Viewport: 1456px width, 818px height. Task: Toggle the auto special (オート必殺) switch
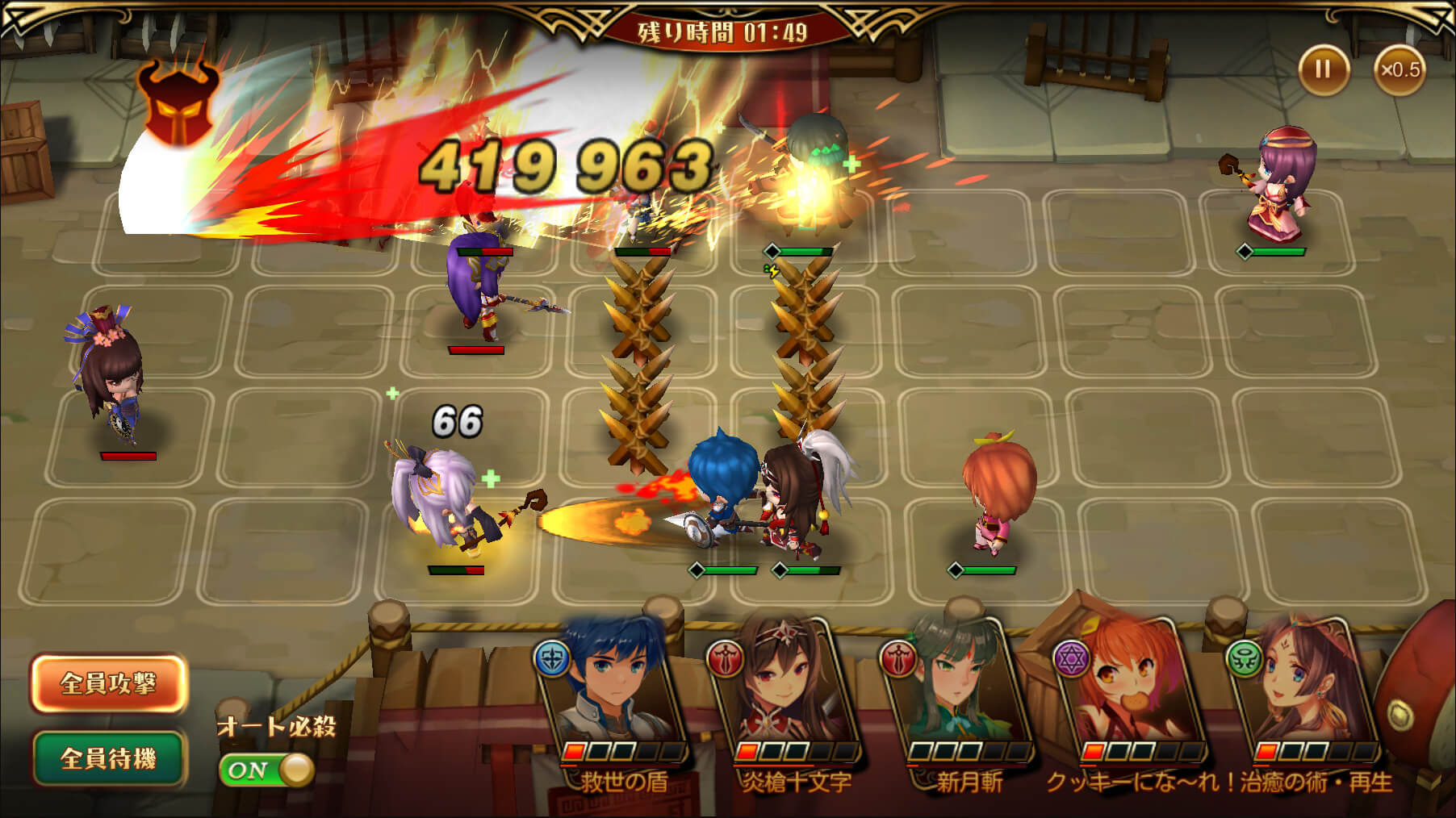pos(266,770)
